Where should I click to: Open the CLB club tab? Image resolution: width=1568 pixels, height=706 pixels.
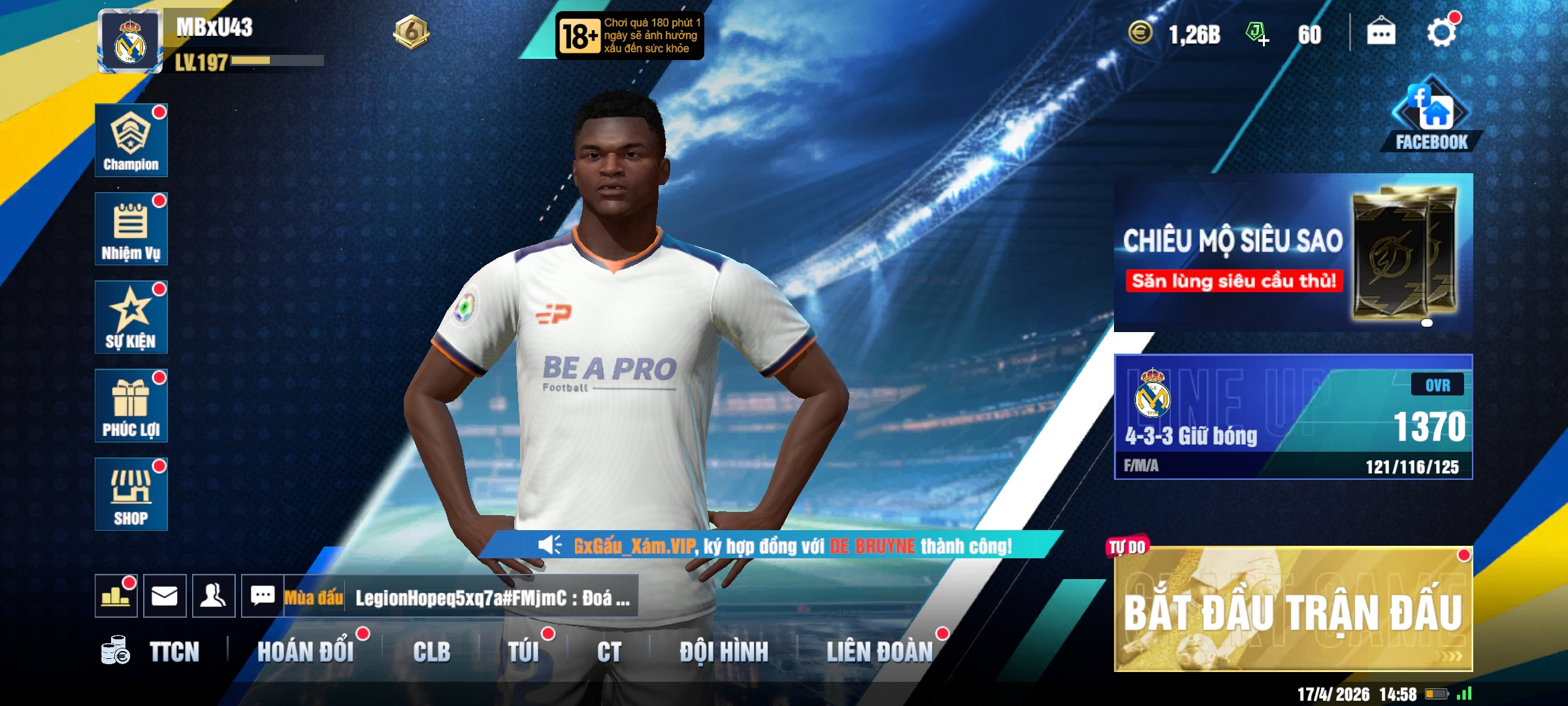[431, 652]
